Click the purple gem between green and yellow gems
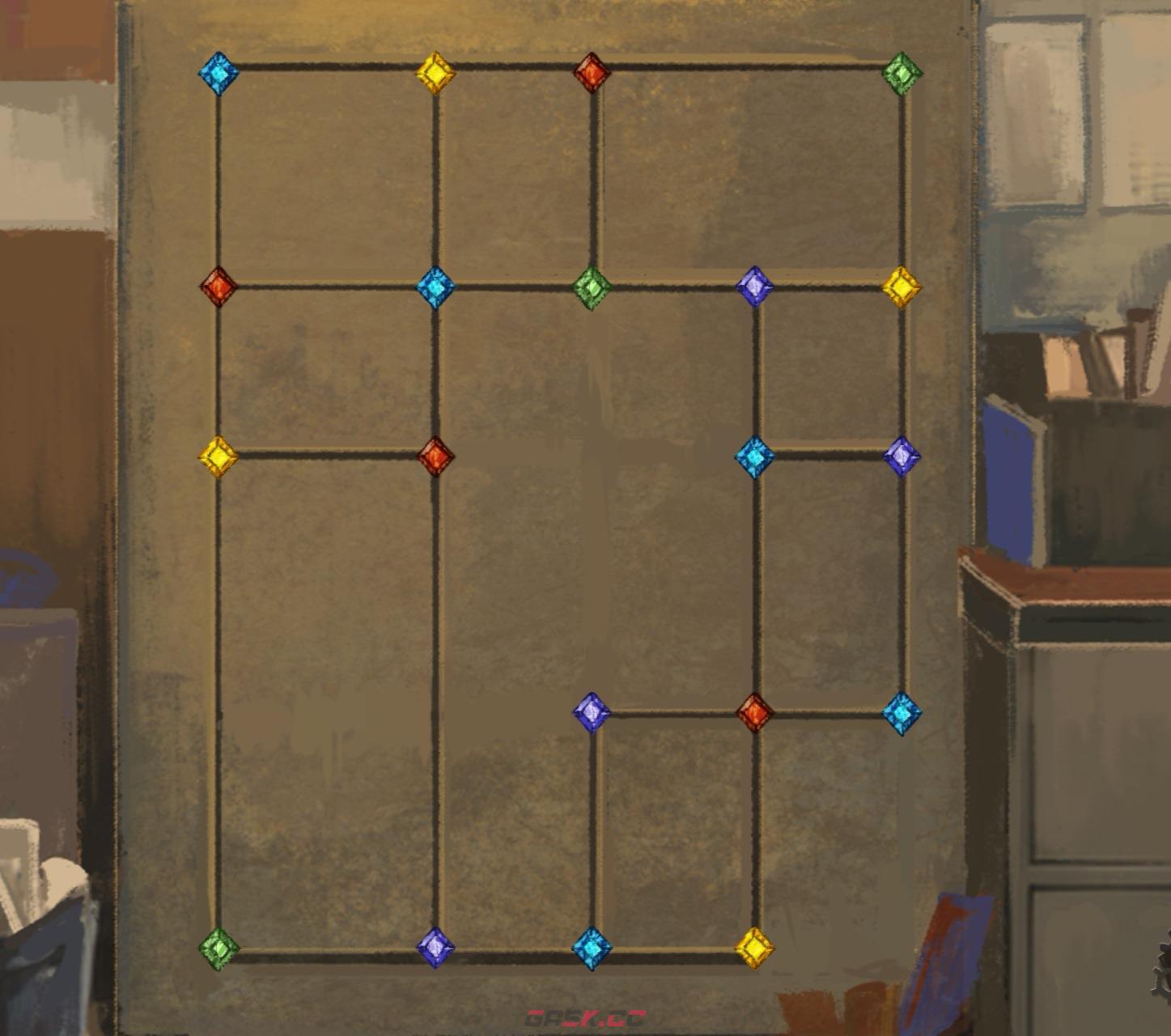 [x=754, y=287]
